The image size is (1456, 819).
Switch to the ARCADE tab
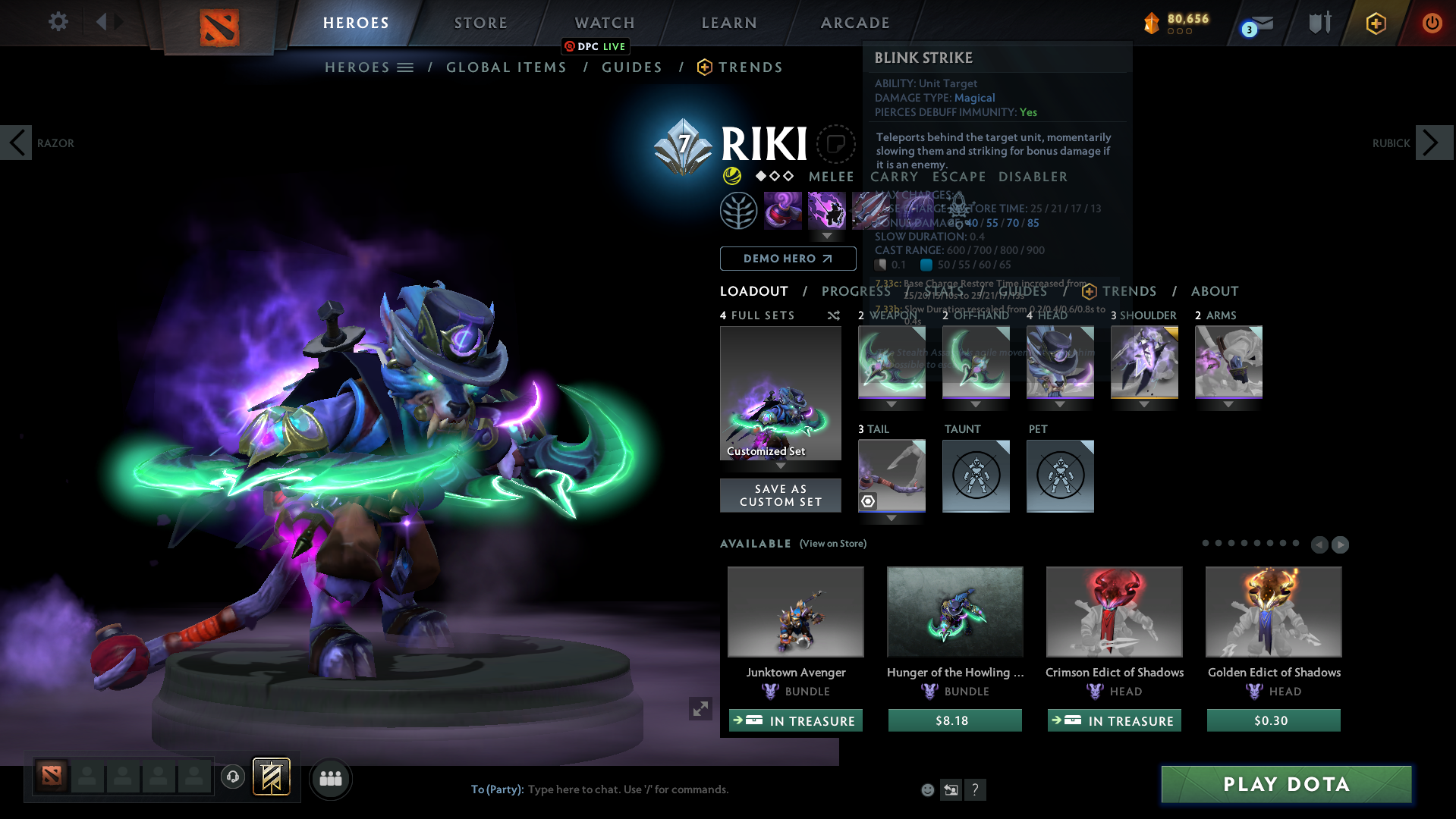pyautogui.click(x=854, y=23)
